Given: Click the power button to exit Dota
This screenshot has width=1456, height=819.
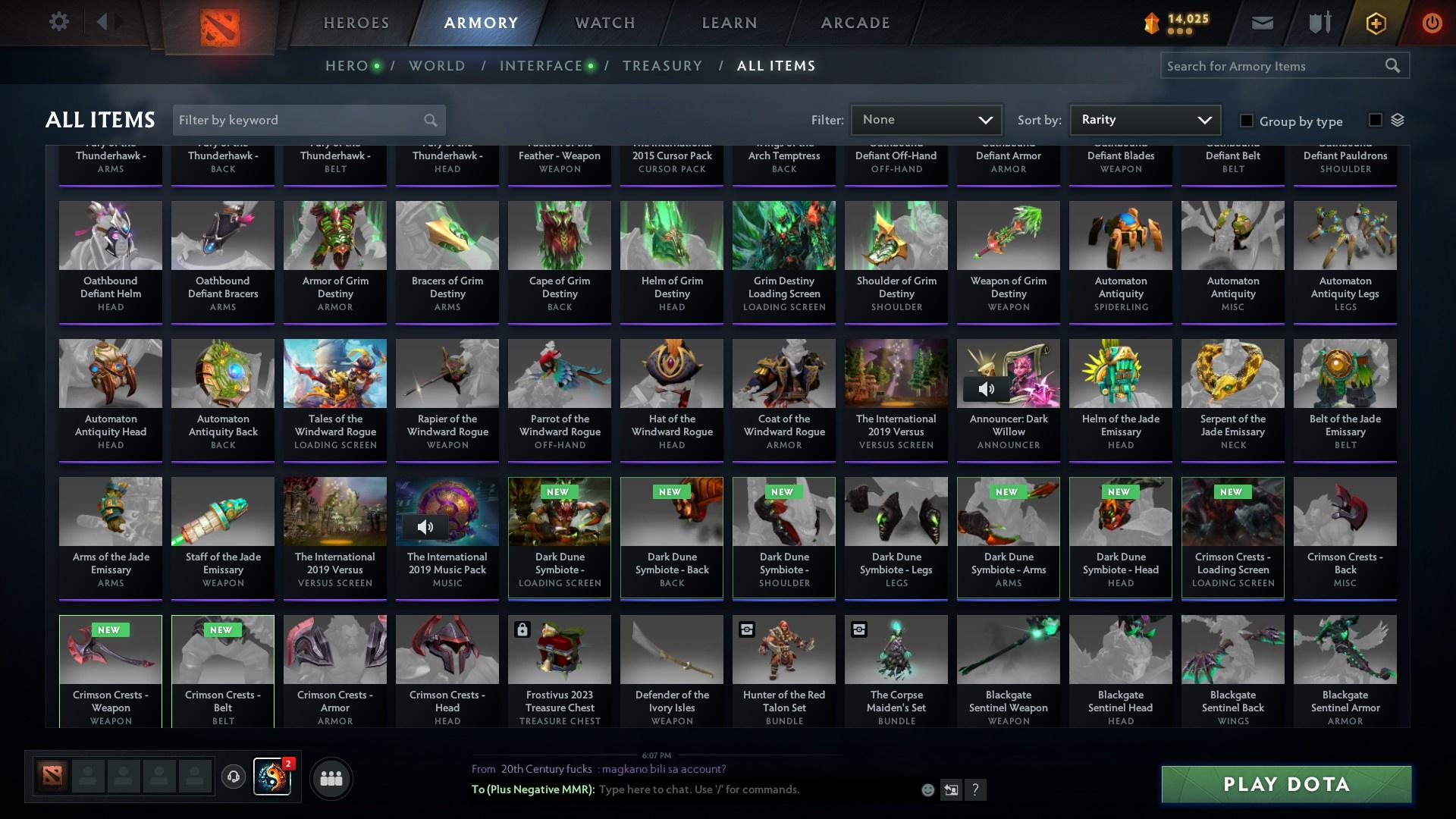Looking at the screenshot, I should tap(1432, 22).
